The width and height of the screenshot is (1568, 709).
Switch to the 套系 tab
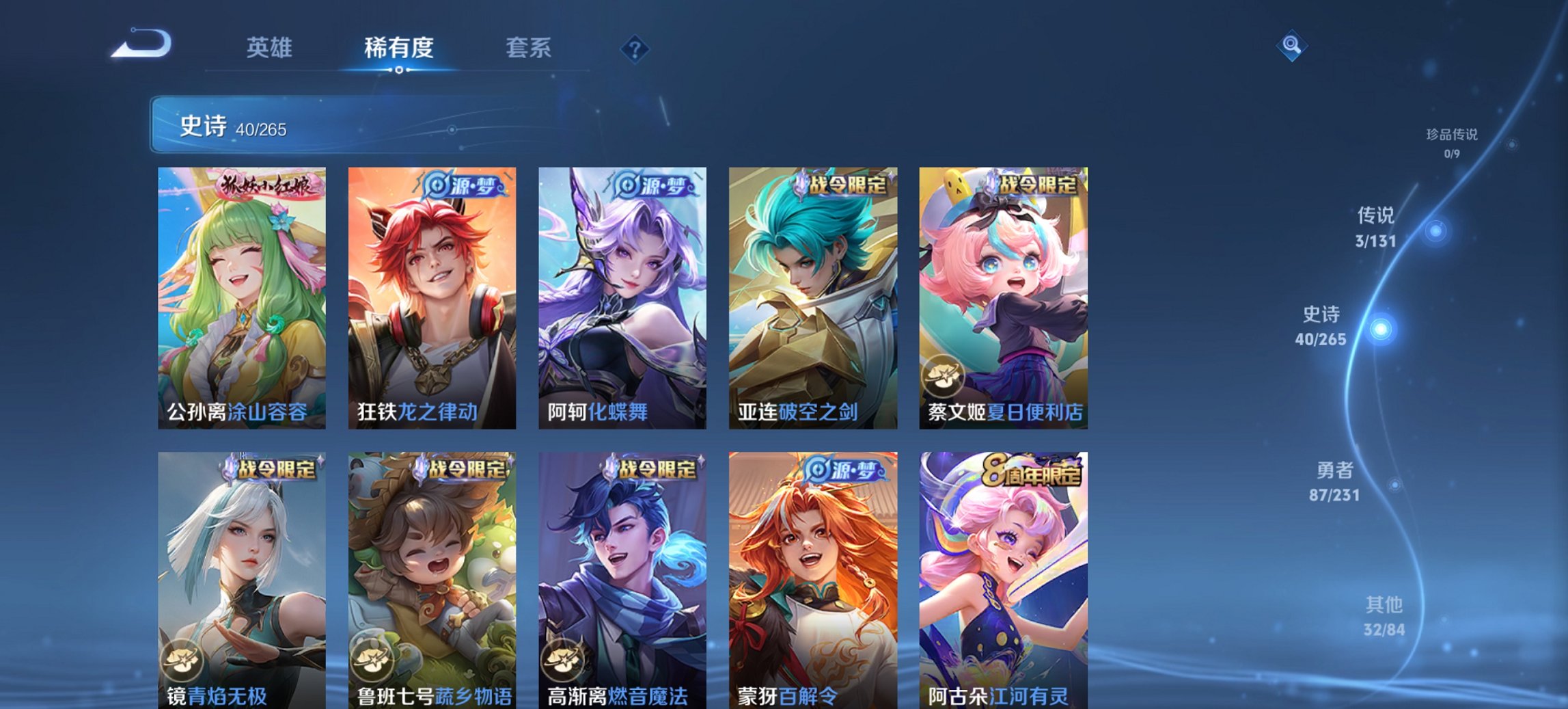528,48
